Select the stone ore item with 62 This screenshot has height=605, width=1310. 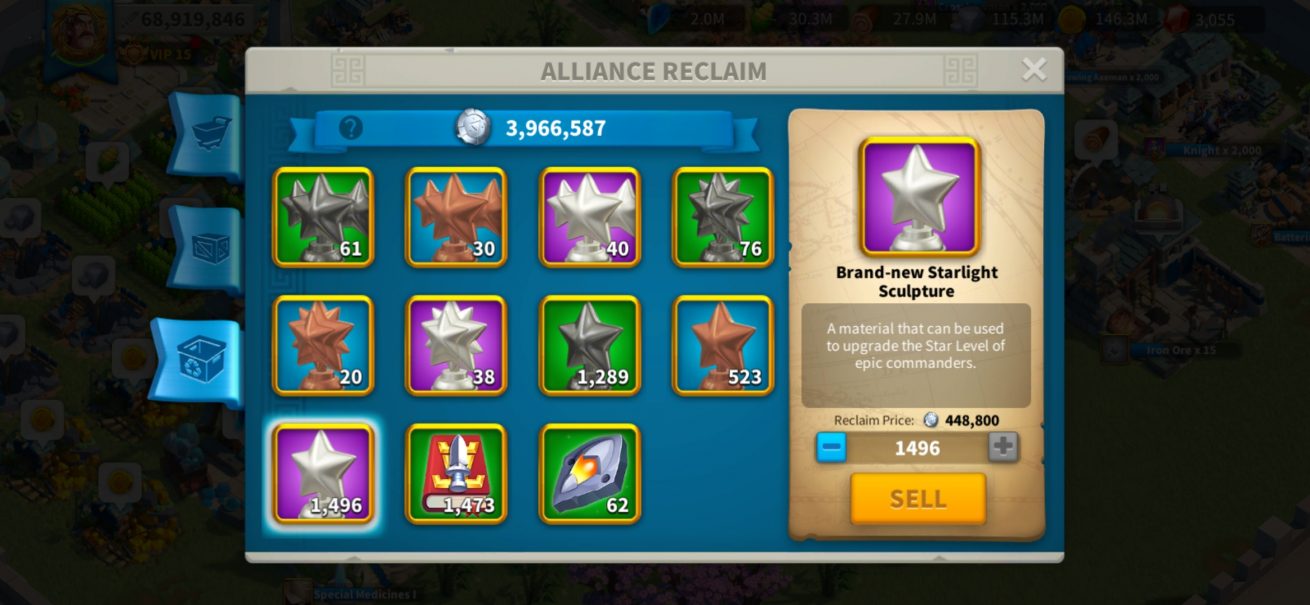(590, 473)
